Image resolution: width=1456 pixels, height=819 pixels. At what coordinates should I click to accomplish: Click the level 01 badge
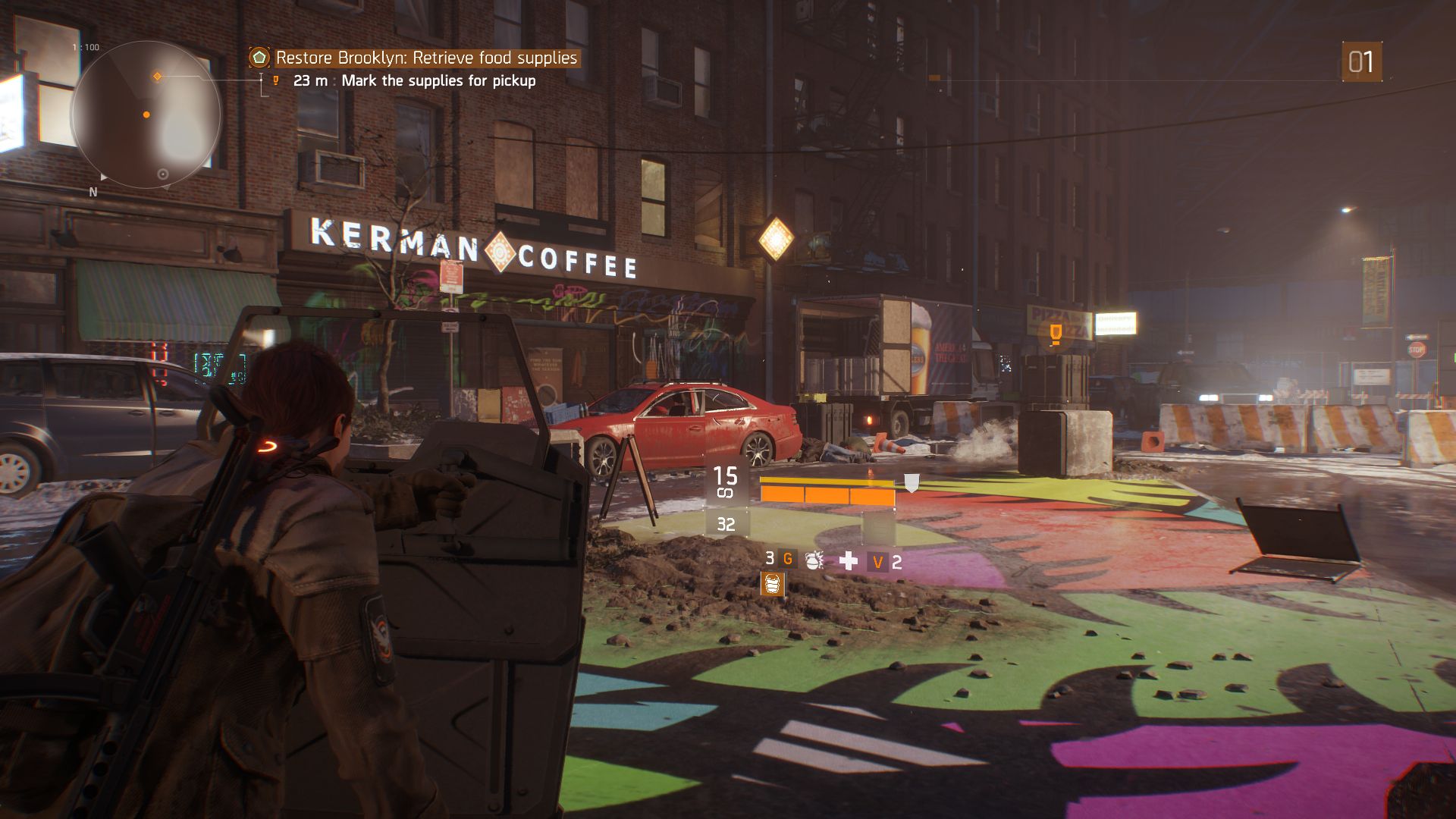point(1361,61)
